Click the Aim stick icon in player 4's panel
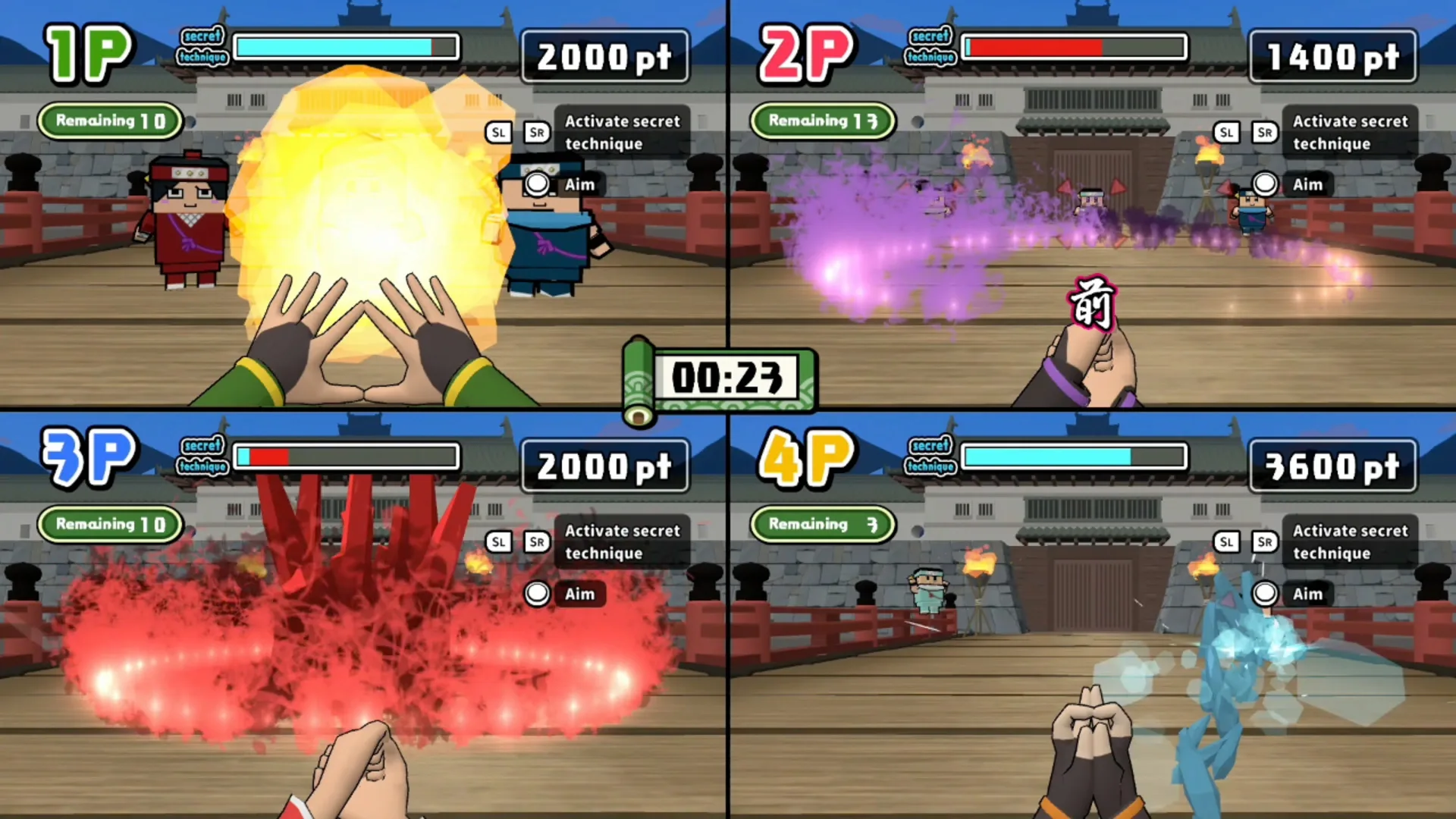1456x819 pixels. tap(1264, 594)
